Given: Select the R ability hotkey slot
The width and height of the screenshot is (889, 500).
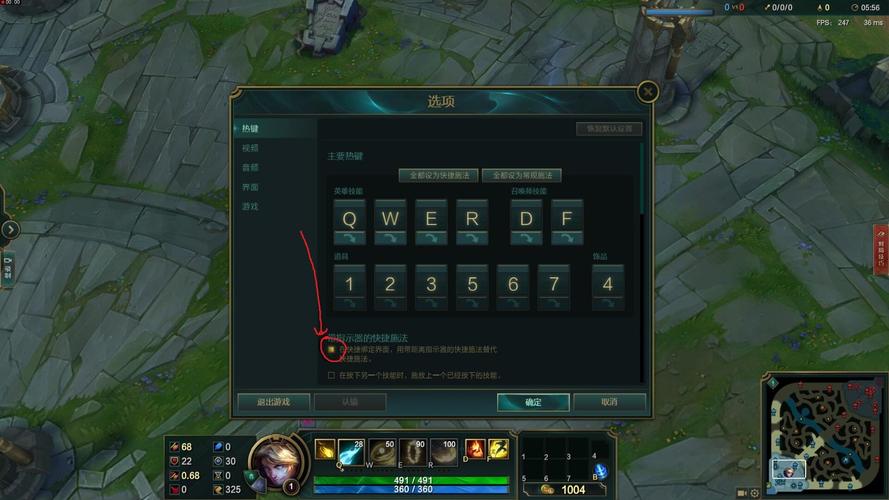Looking at the screenshot, I should point(472,217).
